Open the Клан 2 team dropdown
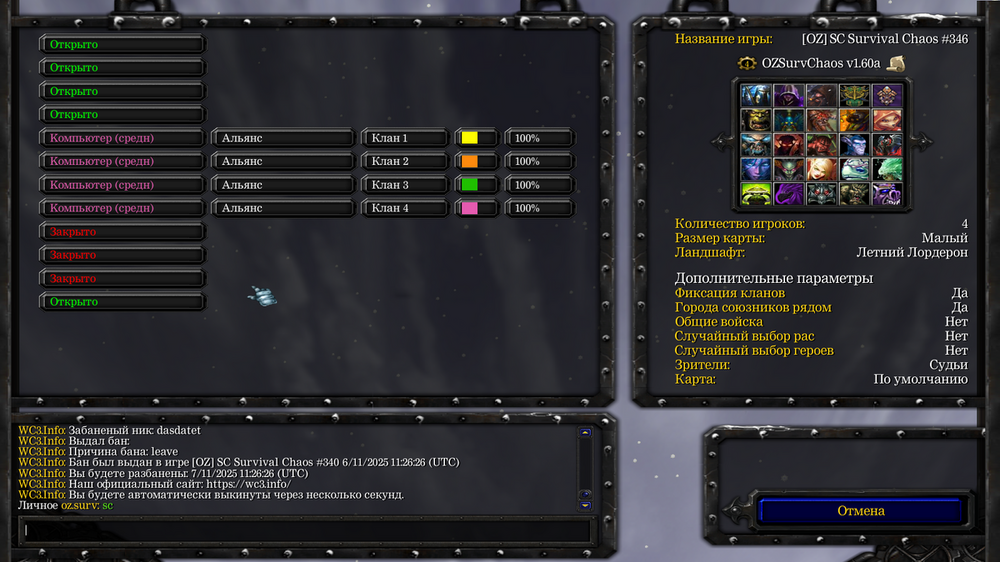 404,161
